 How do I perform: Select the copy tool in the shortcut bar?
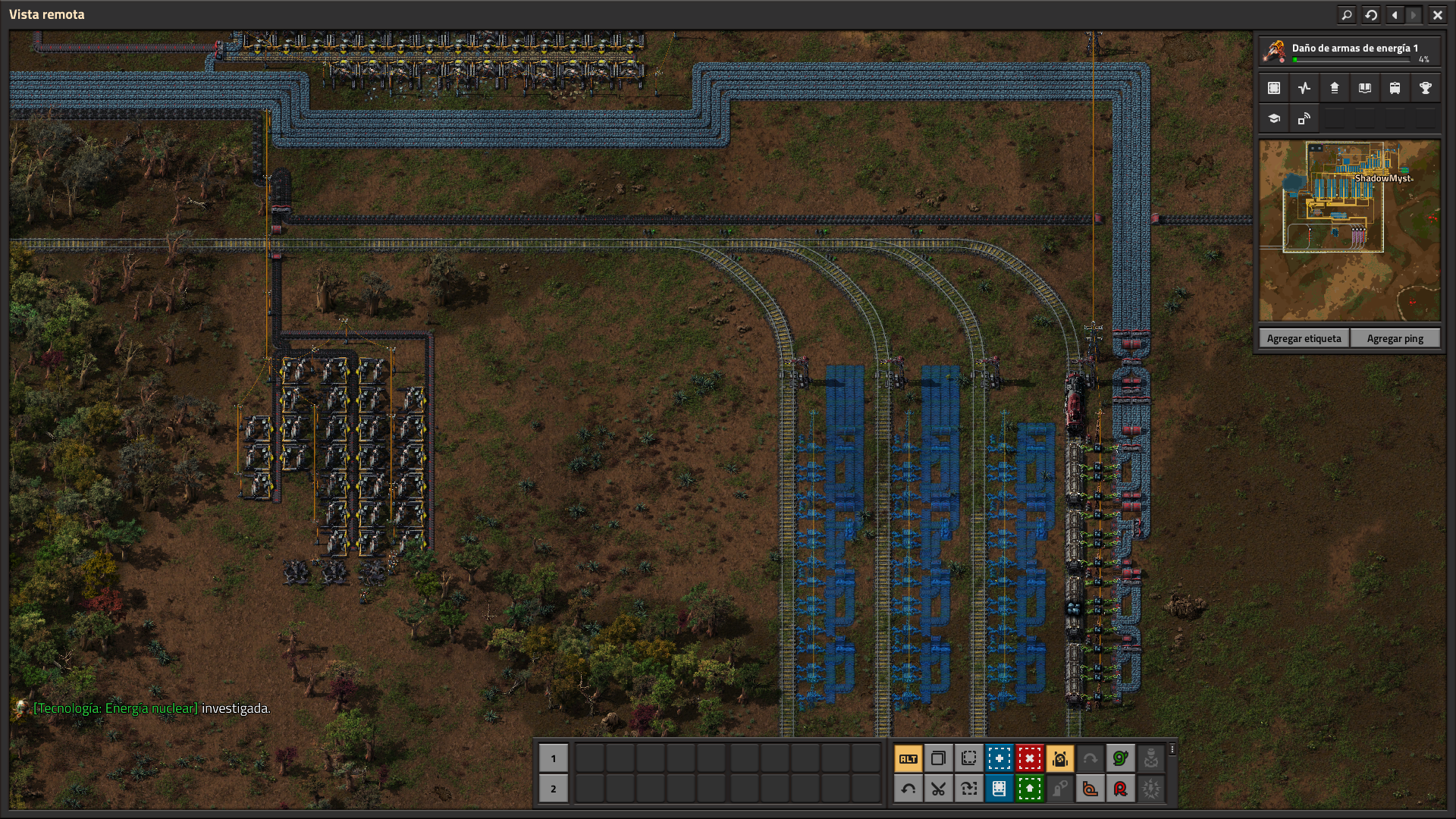point(939,758)
